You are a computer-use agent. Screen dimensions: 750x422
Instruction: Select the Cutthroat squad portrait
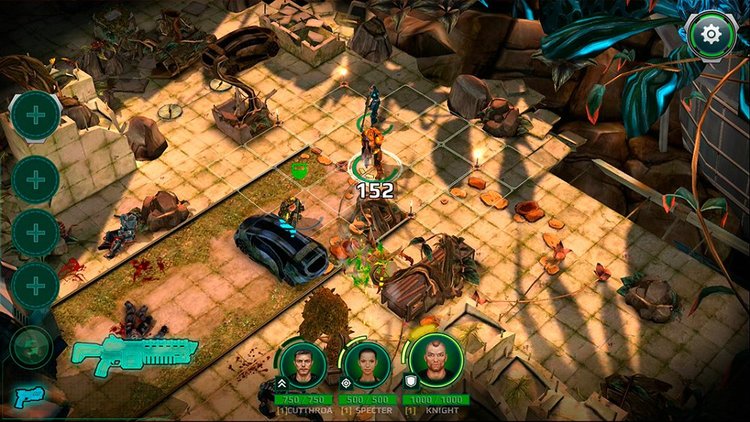[302, 364]
